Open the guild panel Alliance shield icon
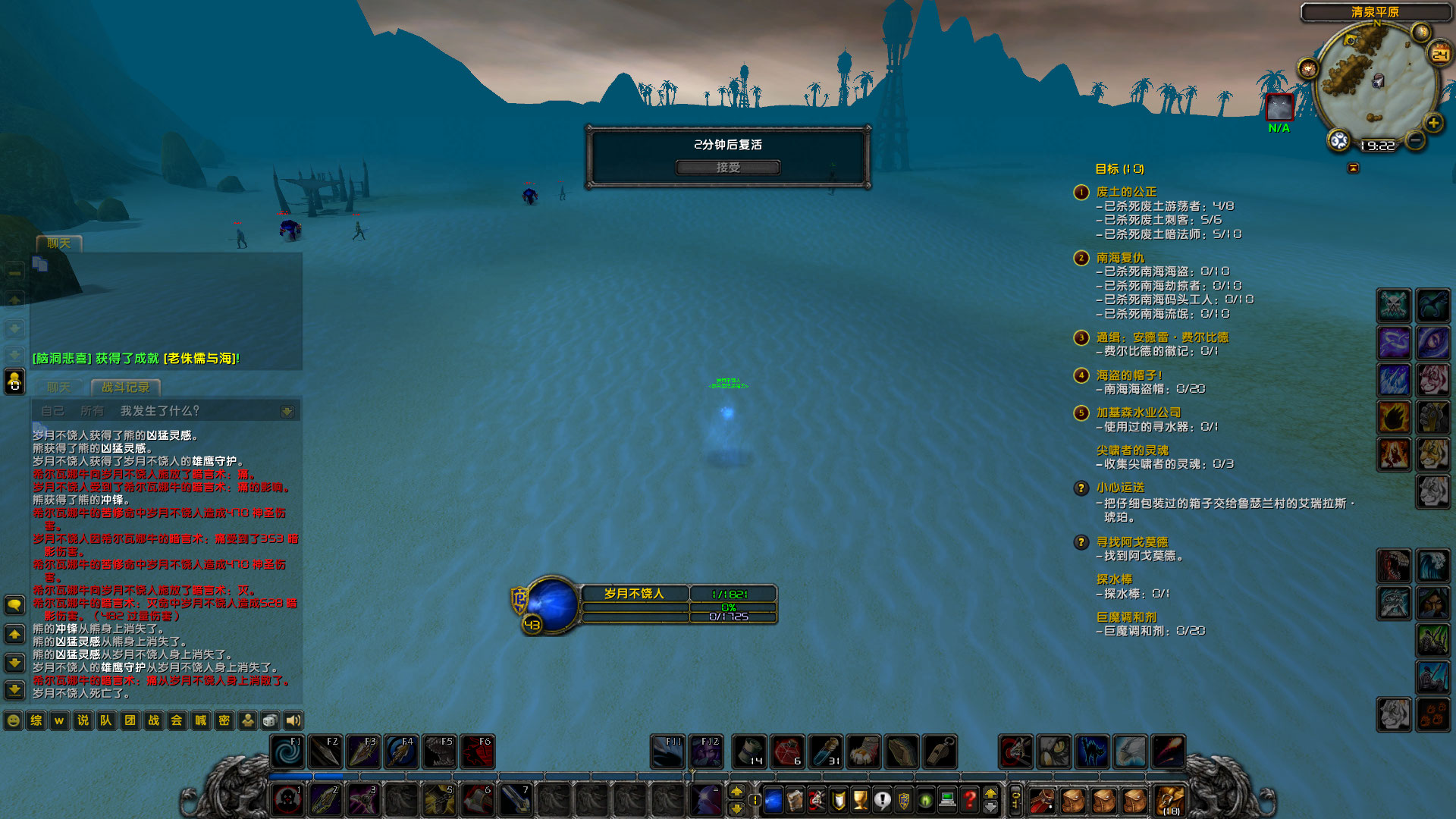The image size is (1456, 819). click(904, 799)
